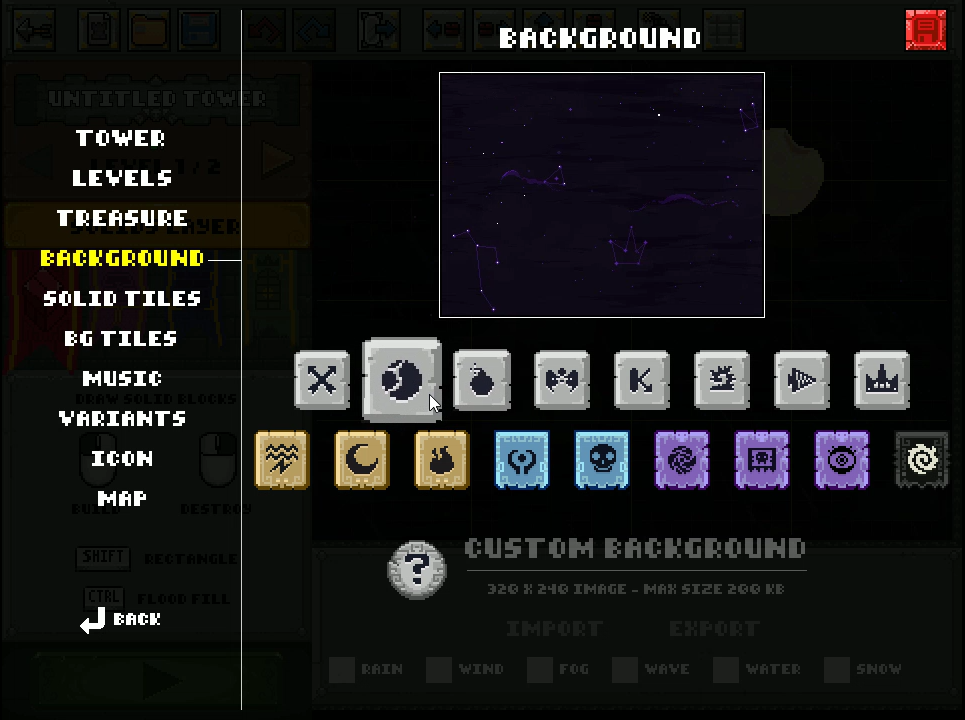Click the custom background question mark button
Screen dimensions: 965x720
point(417,570)
